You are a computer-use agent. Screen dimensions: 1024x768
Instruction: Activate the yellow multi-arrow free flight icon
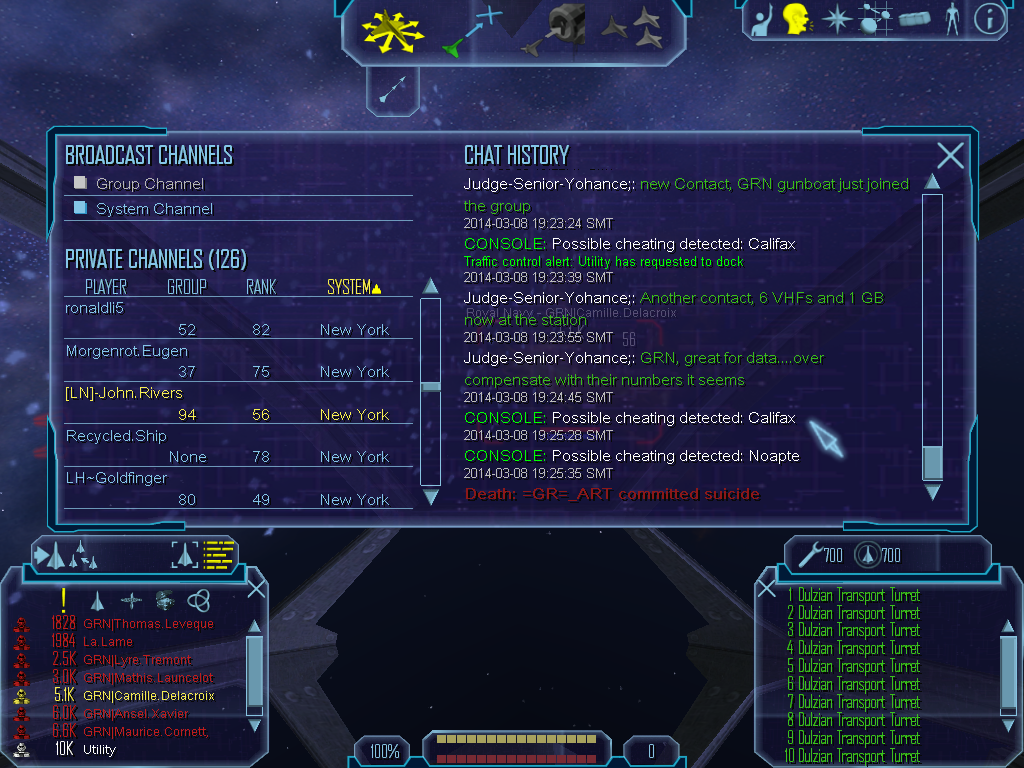pos(393,29)
